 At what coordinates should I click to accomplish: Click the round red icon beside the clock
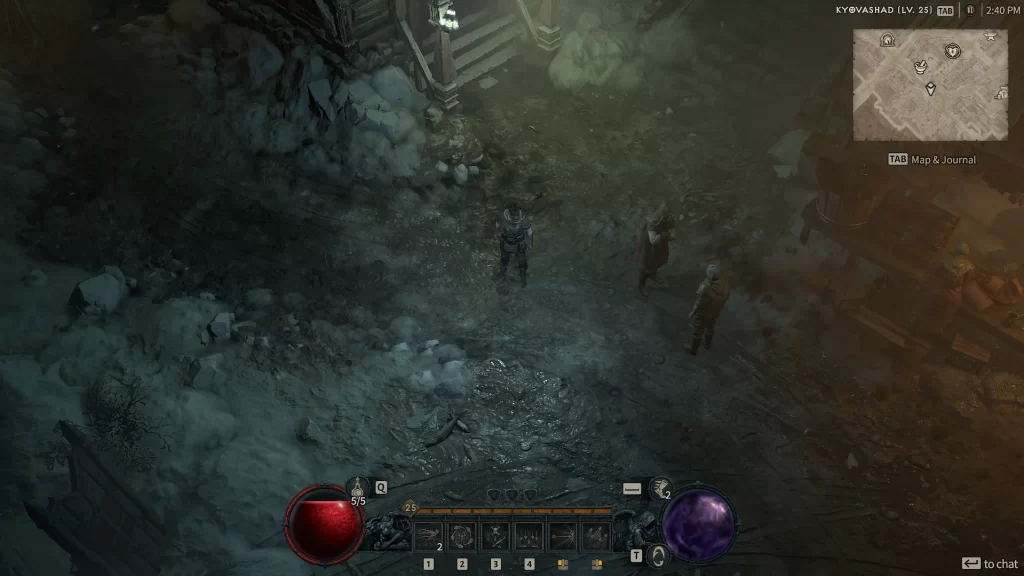pos(969,10)
